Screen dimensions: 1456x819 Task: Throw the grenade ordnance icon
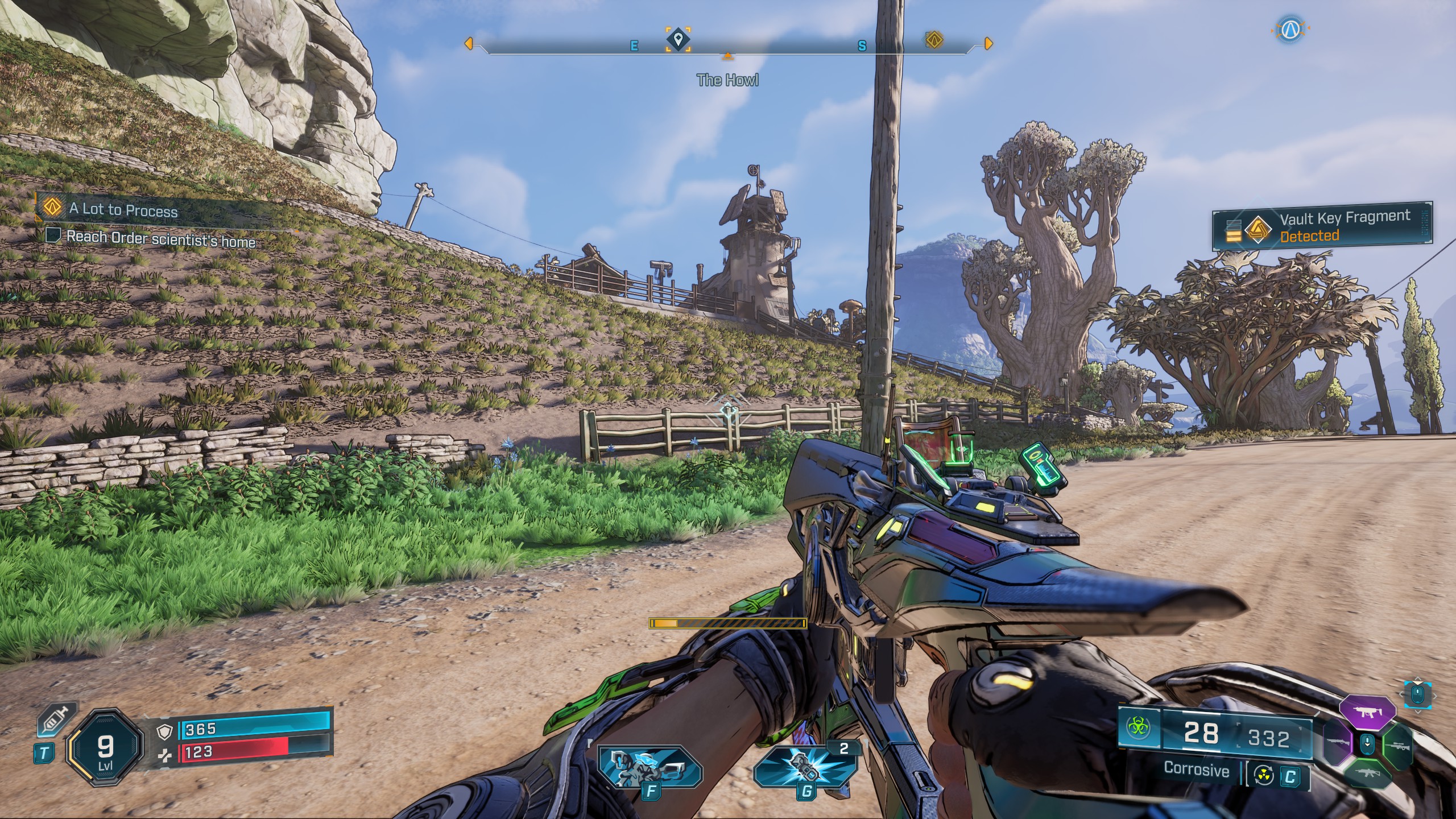[x=805, y=766]
